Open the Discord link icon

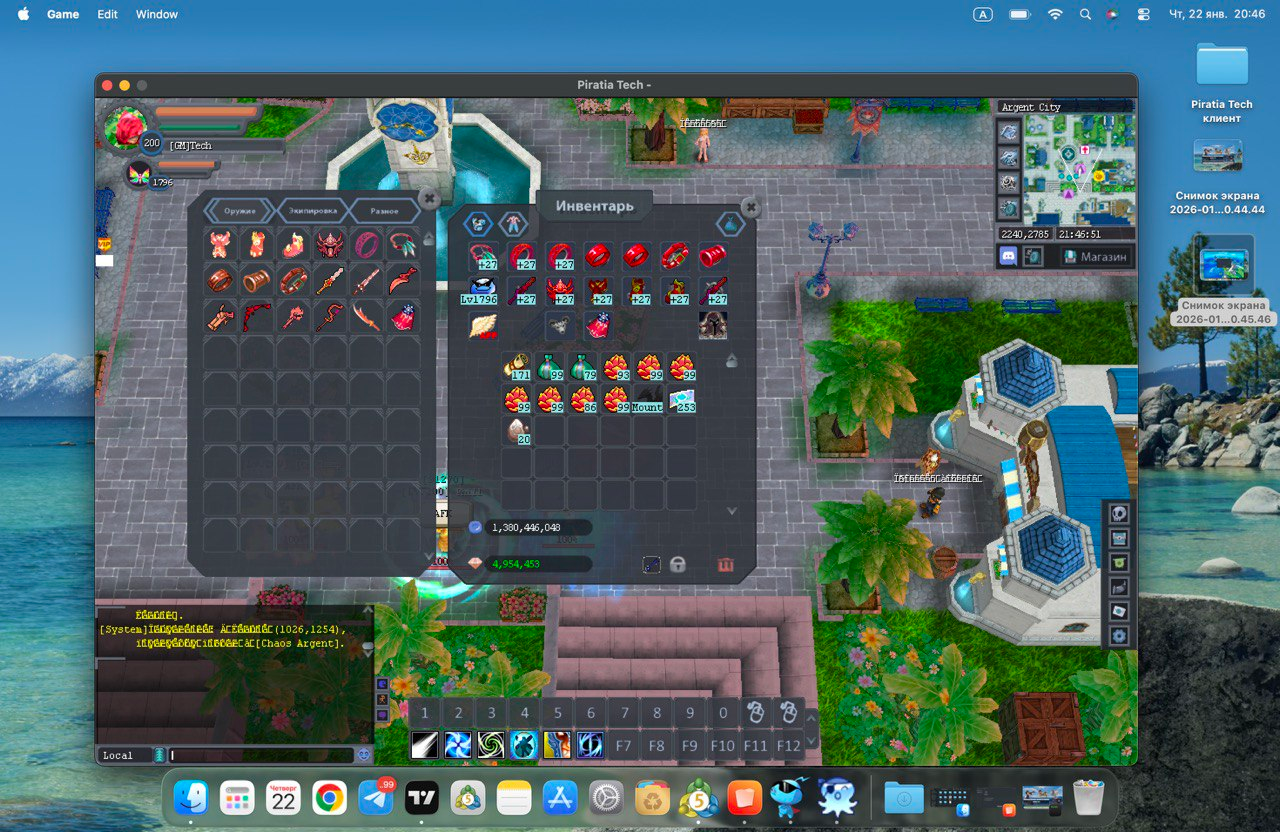point(1007,256)
